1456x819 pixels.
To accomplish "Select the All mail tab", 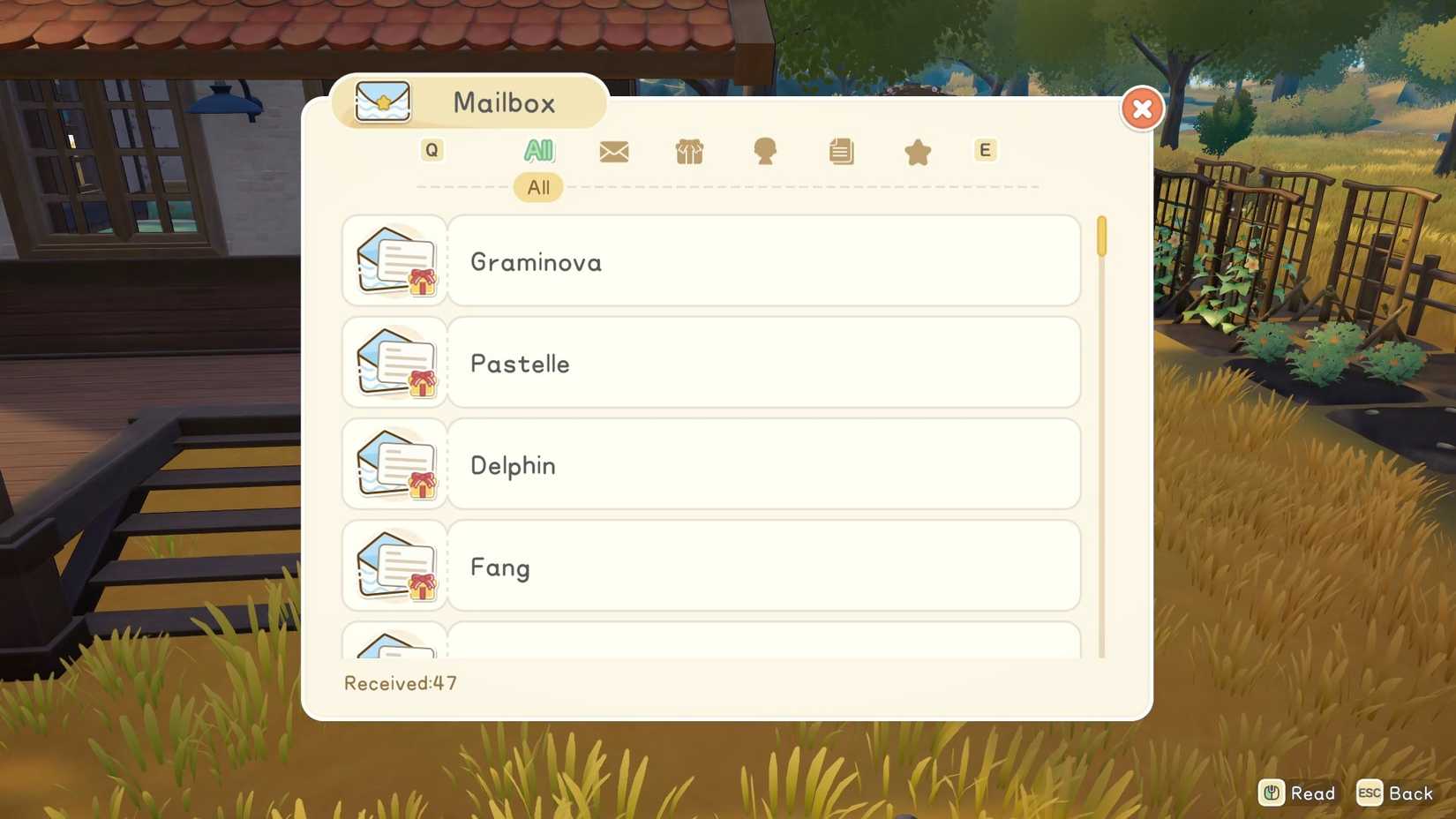I will click(537, 151).
